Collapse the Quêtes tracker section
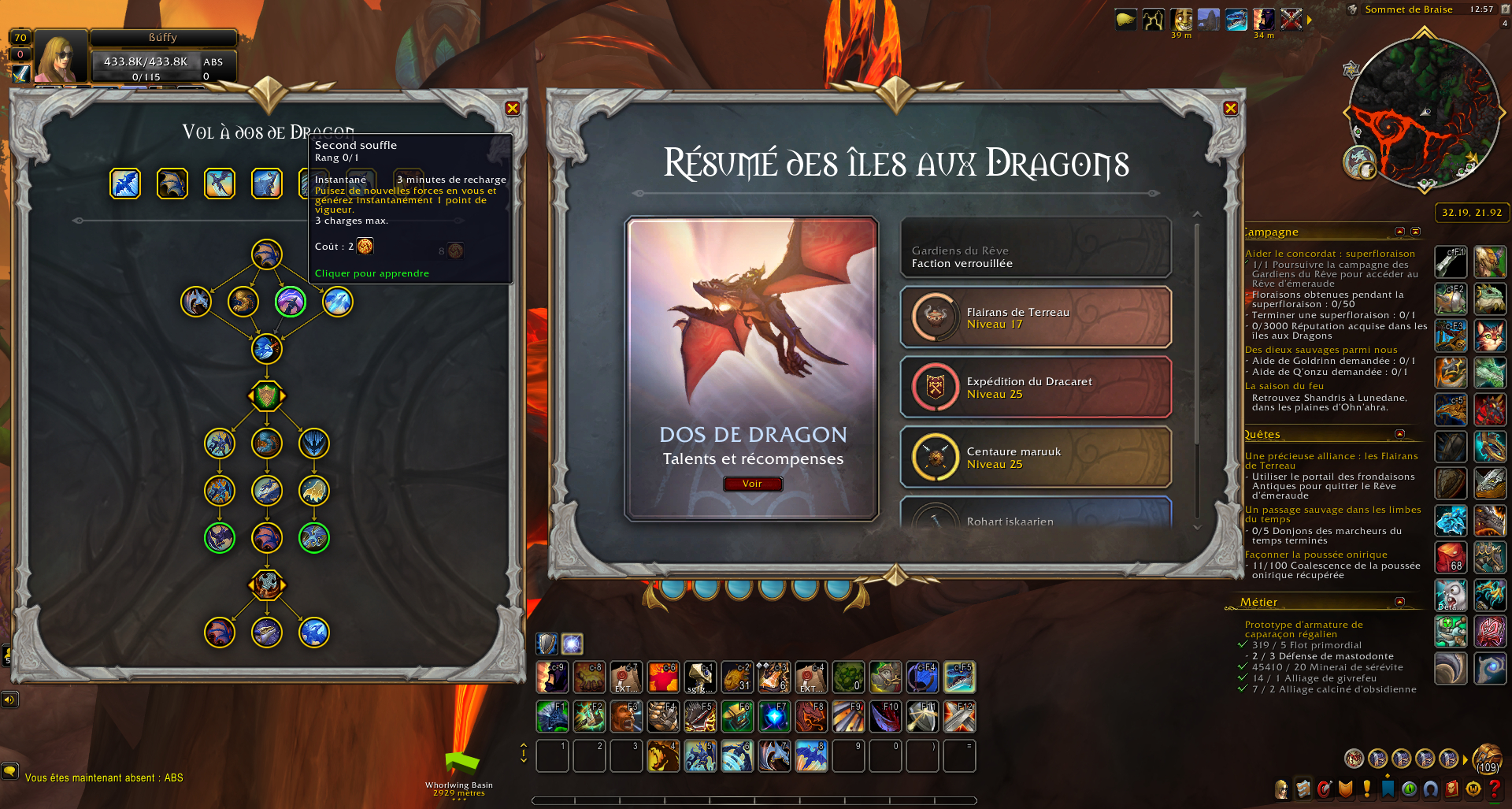 click(x=1399, y=434)
